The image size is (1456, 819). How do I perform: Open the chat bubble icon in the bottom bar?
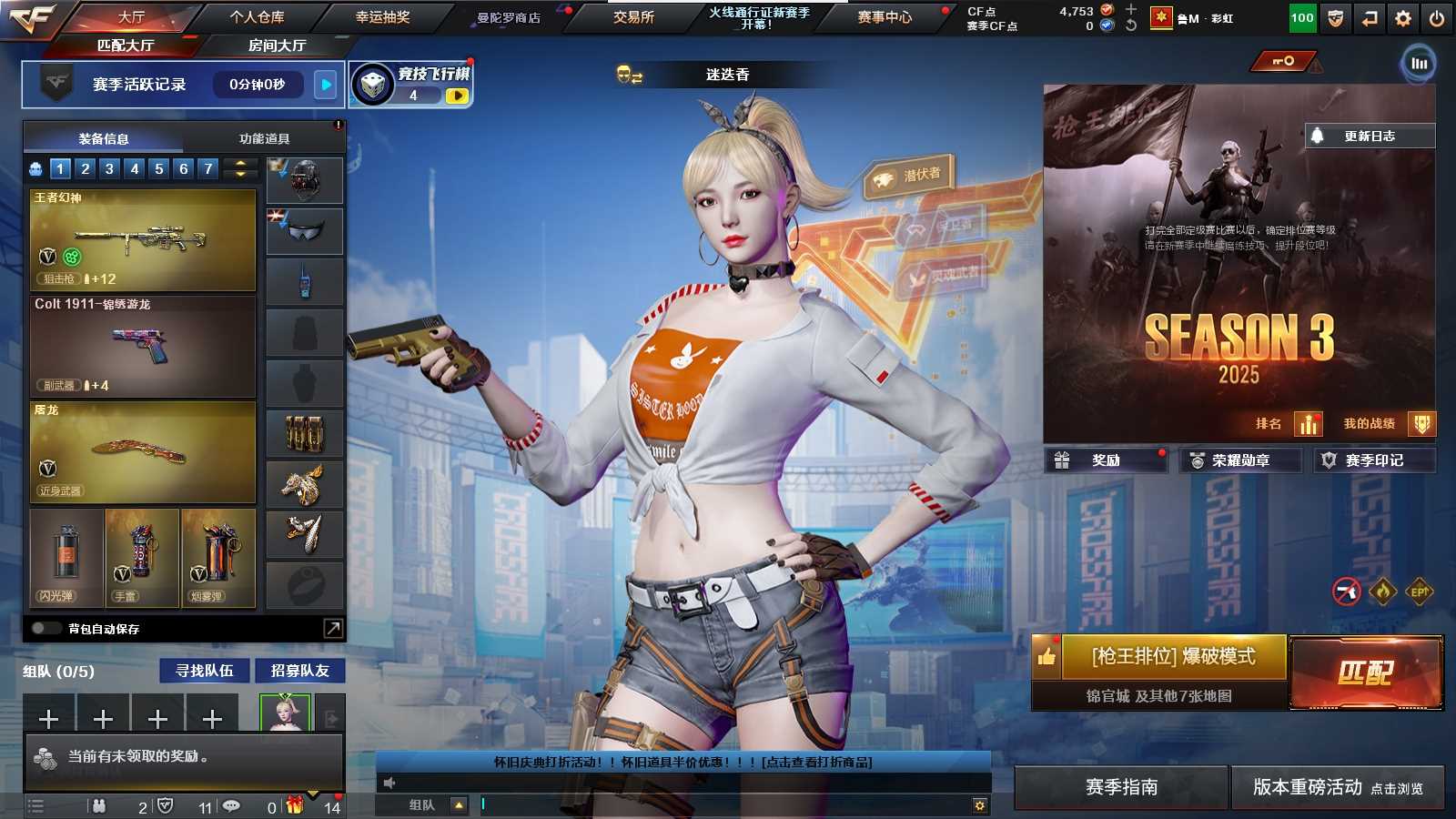pos(229,805)
